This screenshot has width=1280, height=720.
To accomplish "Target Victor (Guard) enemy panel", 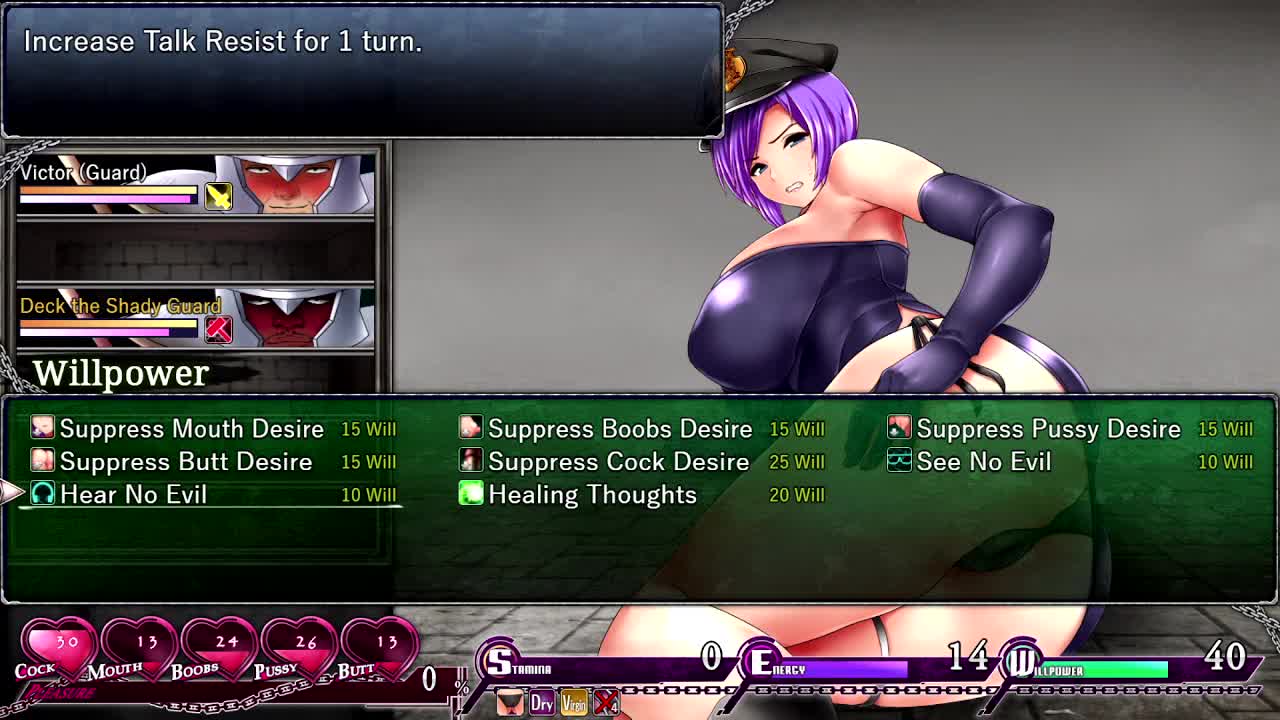I will (196, 185).
